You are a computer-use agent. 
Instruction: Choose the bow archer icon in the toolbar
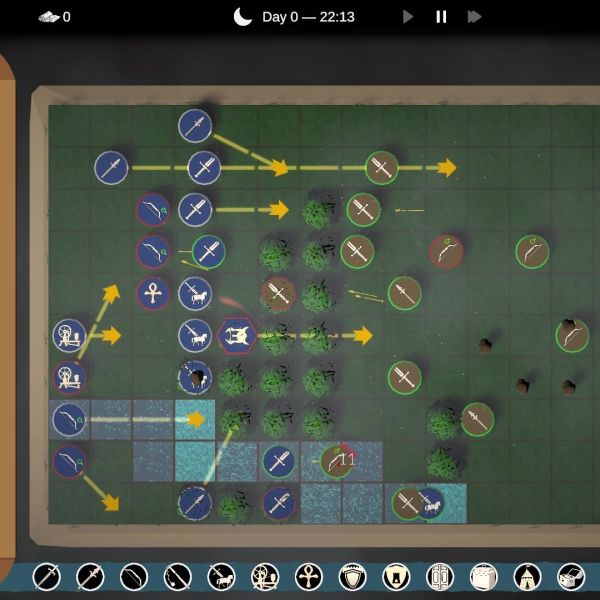pyautogui.click(x=134, y=577)
